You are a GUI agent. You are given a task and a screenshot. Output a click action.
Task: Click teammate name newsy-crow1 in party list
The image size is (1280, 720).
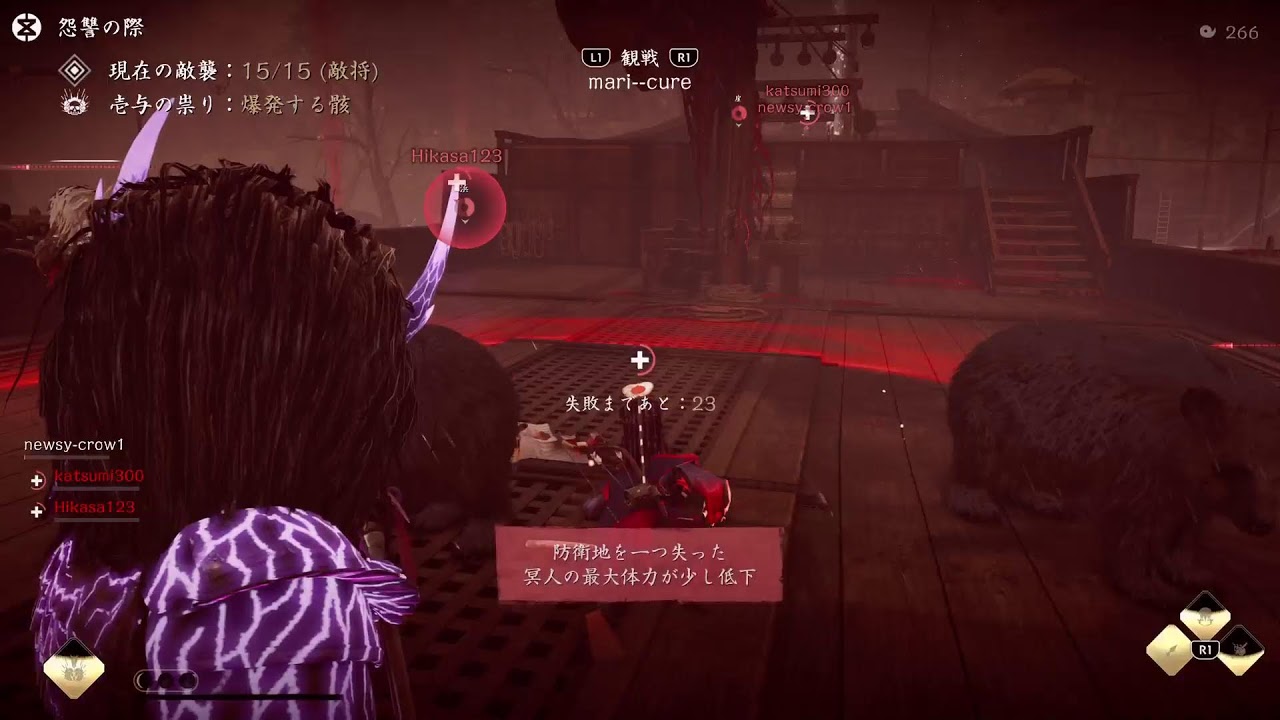tap(73, 443)
